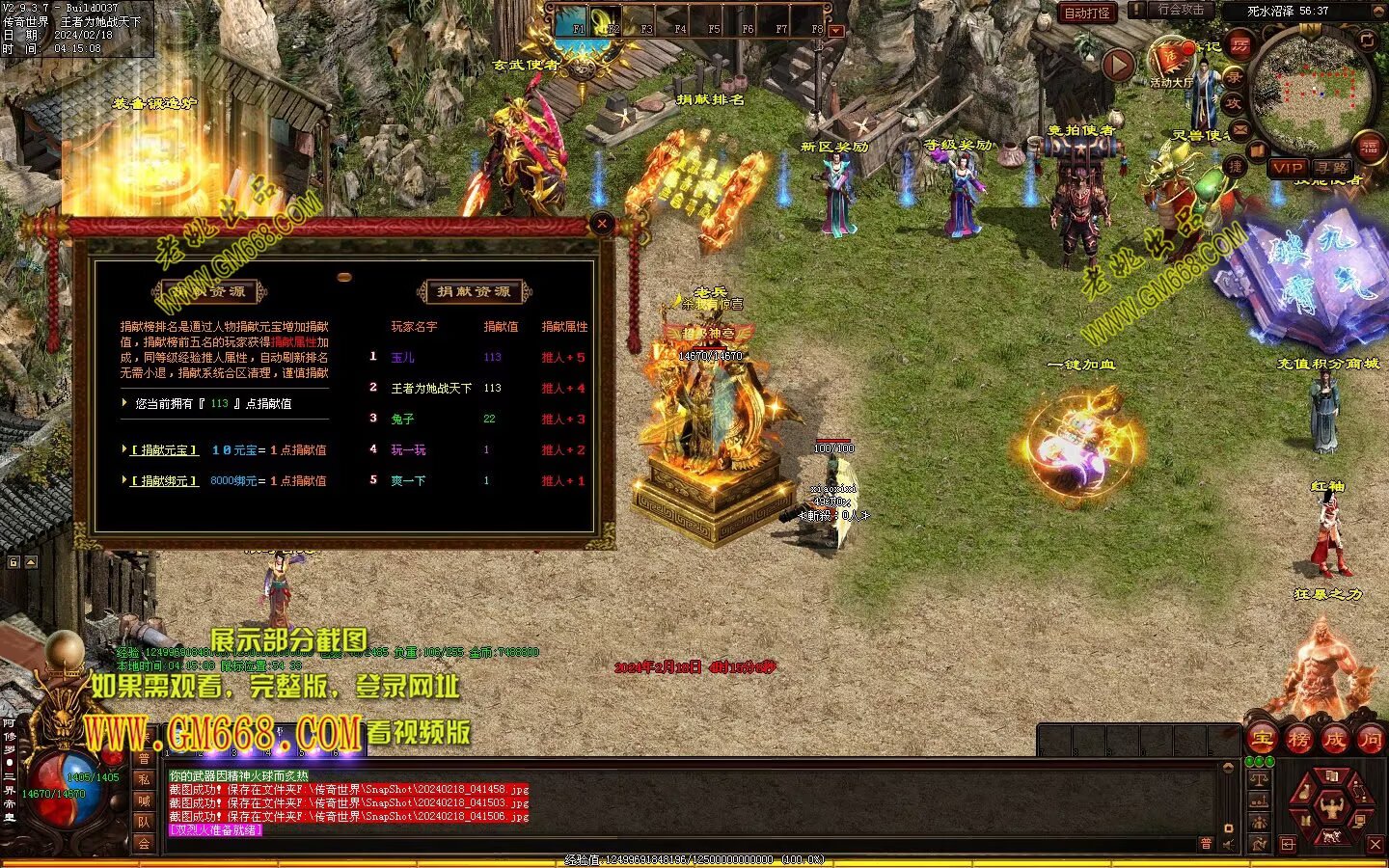
Task: Switch chat channel to 队 team
Action: pos(144,822)
